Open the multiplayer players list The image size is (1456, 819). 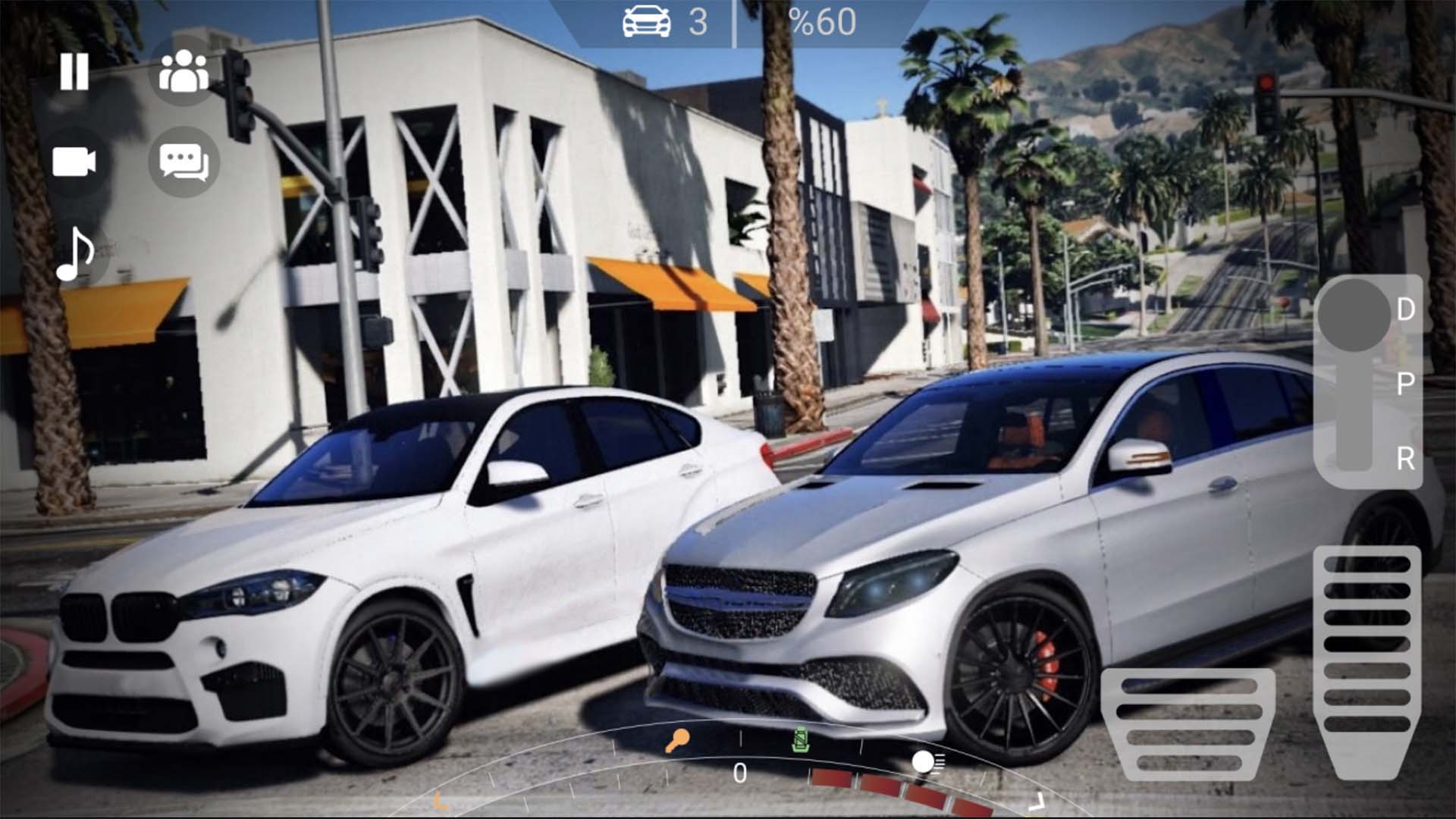pos(187,74)
